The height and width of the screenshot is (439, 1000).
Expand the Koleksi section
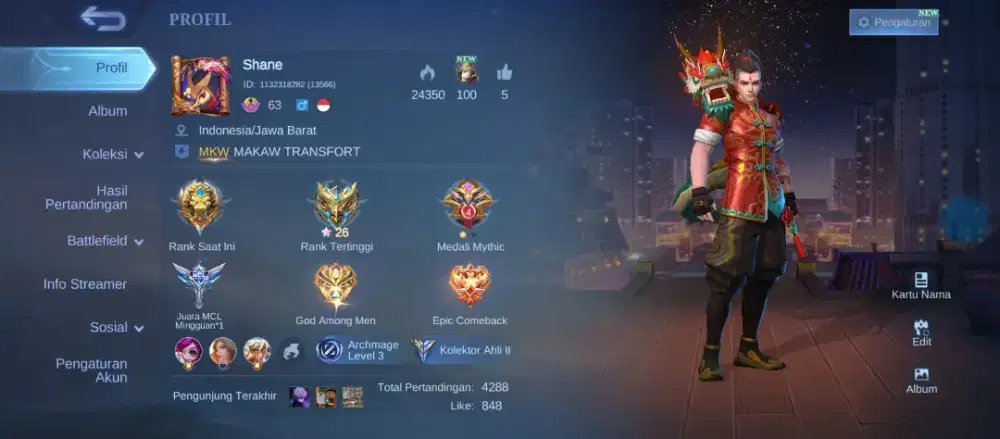coord(112,154)
